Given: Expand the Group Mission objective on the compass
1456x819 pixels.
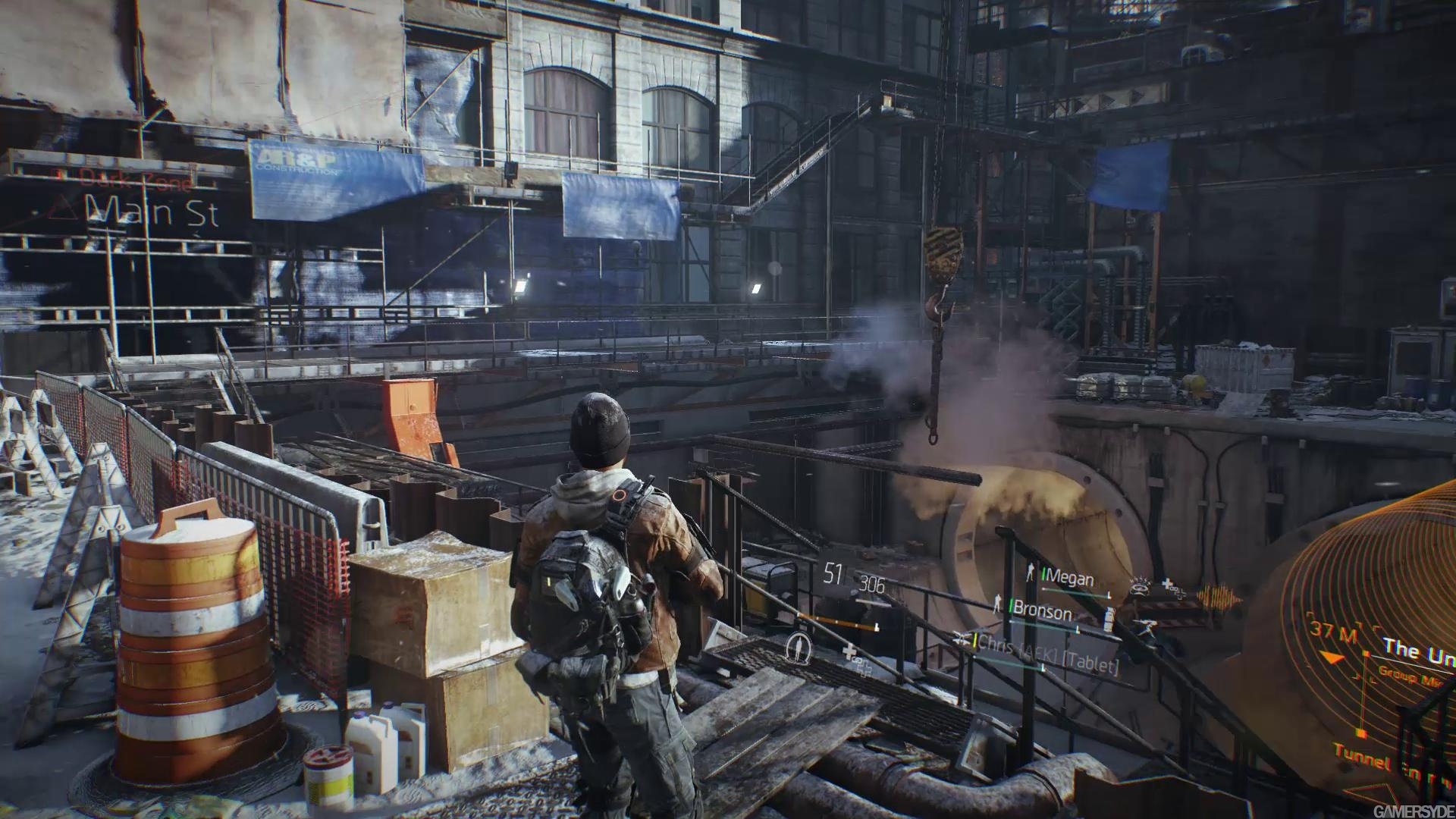Looking at the screenshot, I should (1402, 674).
